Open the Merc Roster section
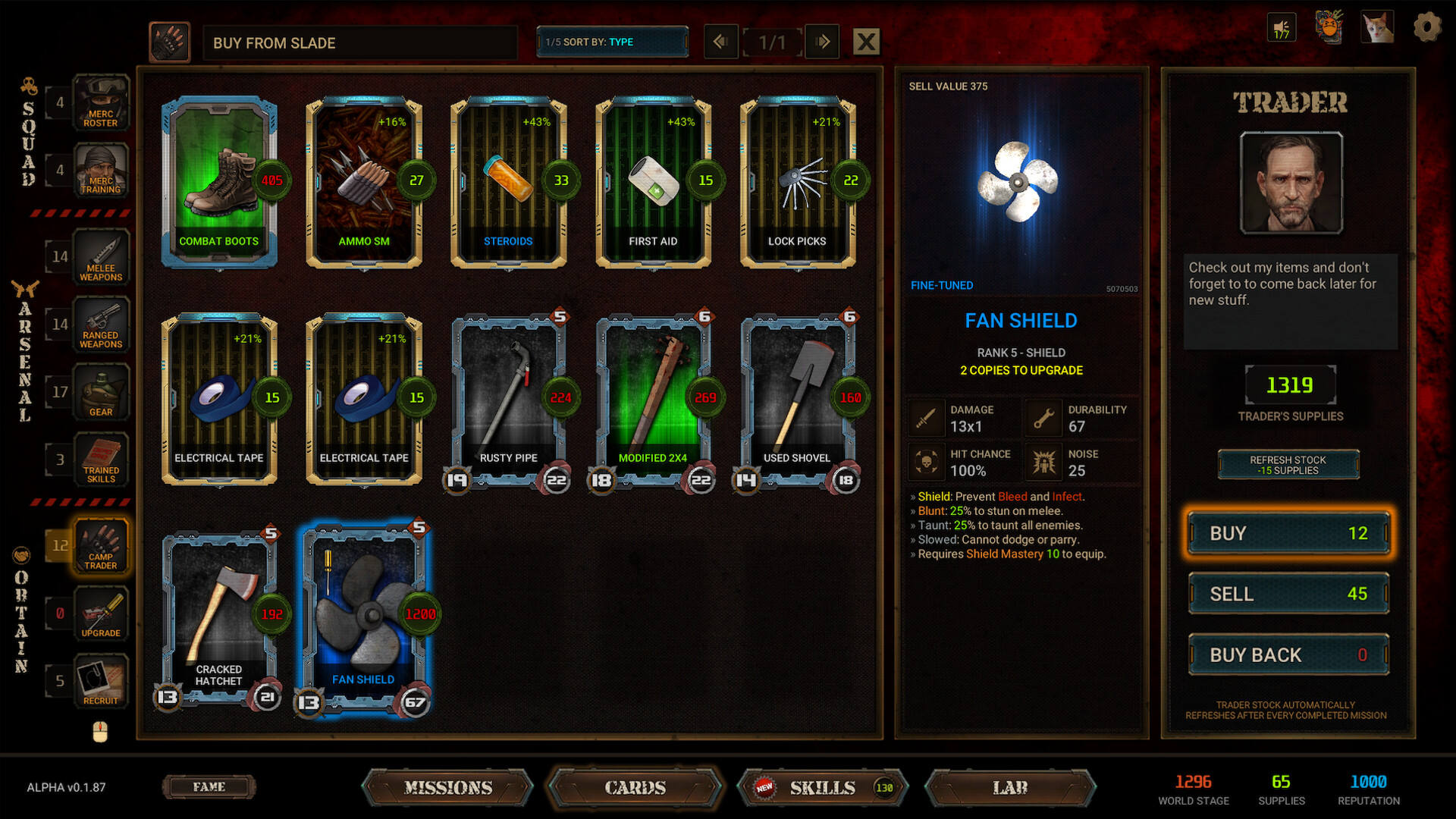The height and width of the screenshot is (819, 1456). click(101, 102)
